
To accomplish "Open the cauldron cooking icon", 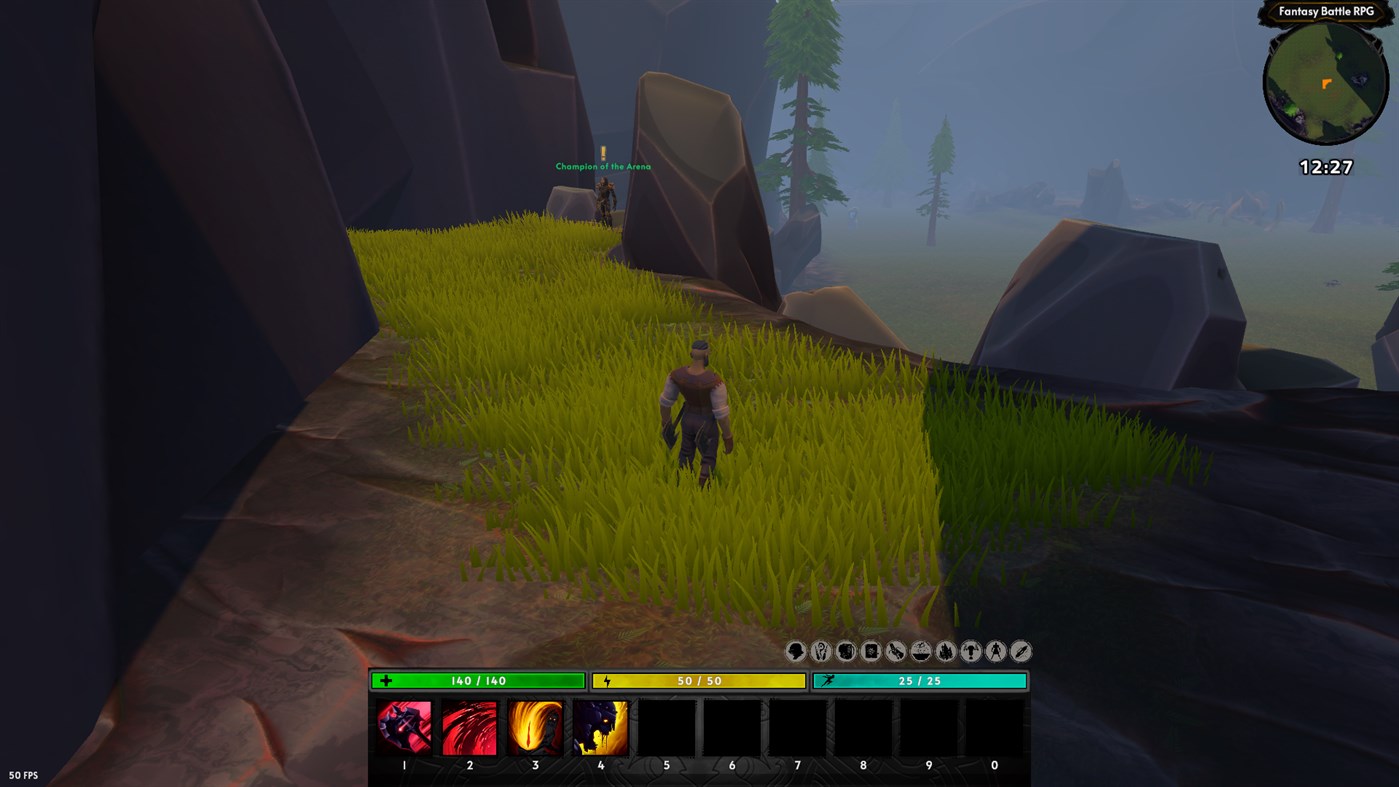I will 920,651.
